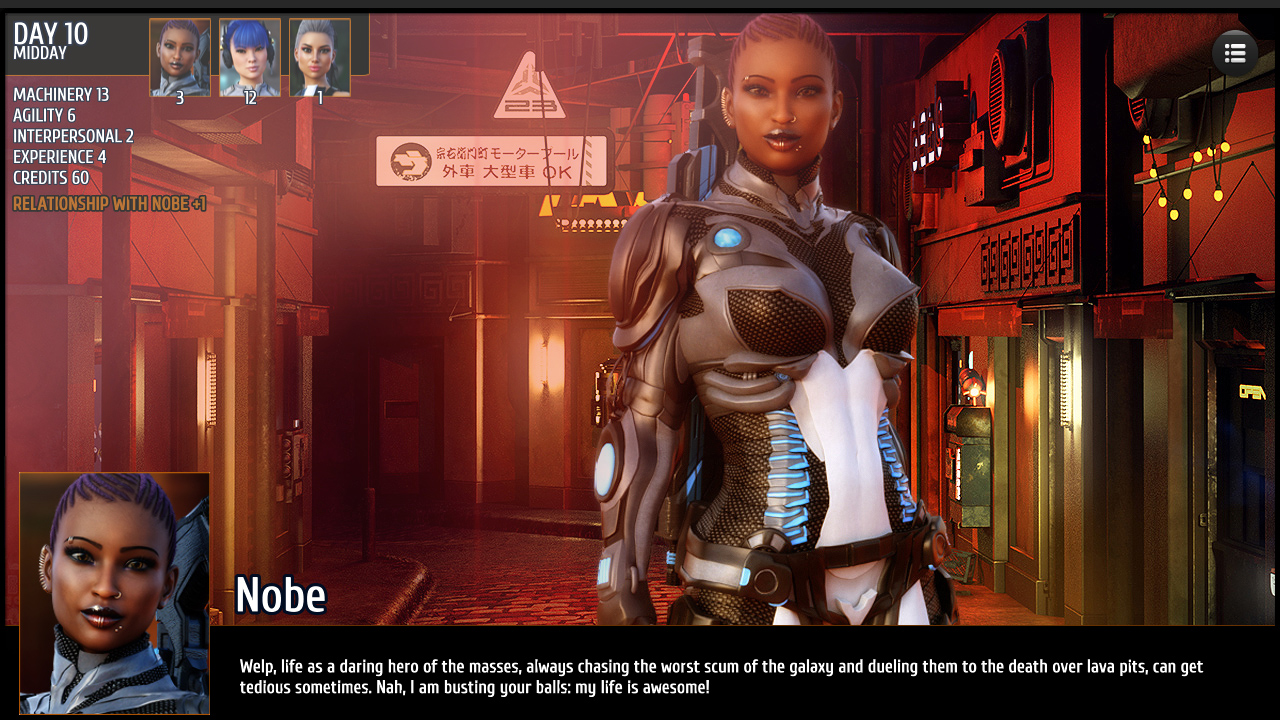Select the blue-haired girl's portrait
The width and height of the screenshot is (1280, 720).
coord(250,57)
